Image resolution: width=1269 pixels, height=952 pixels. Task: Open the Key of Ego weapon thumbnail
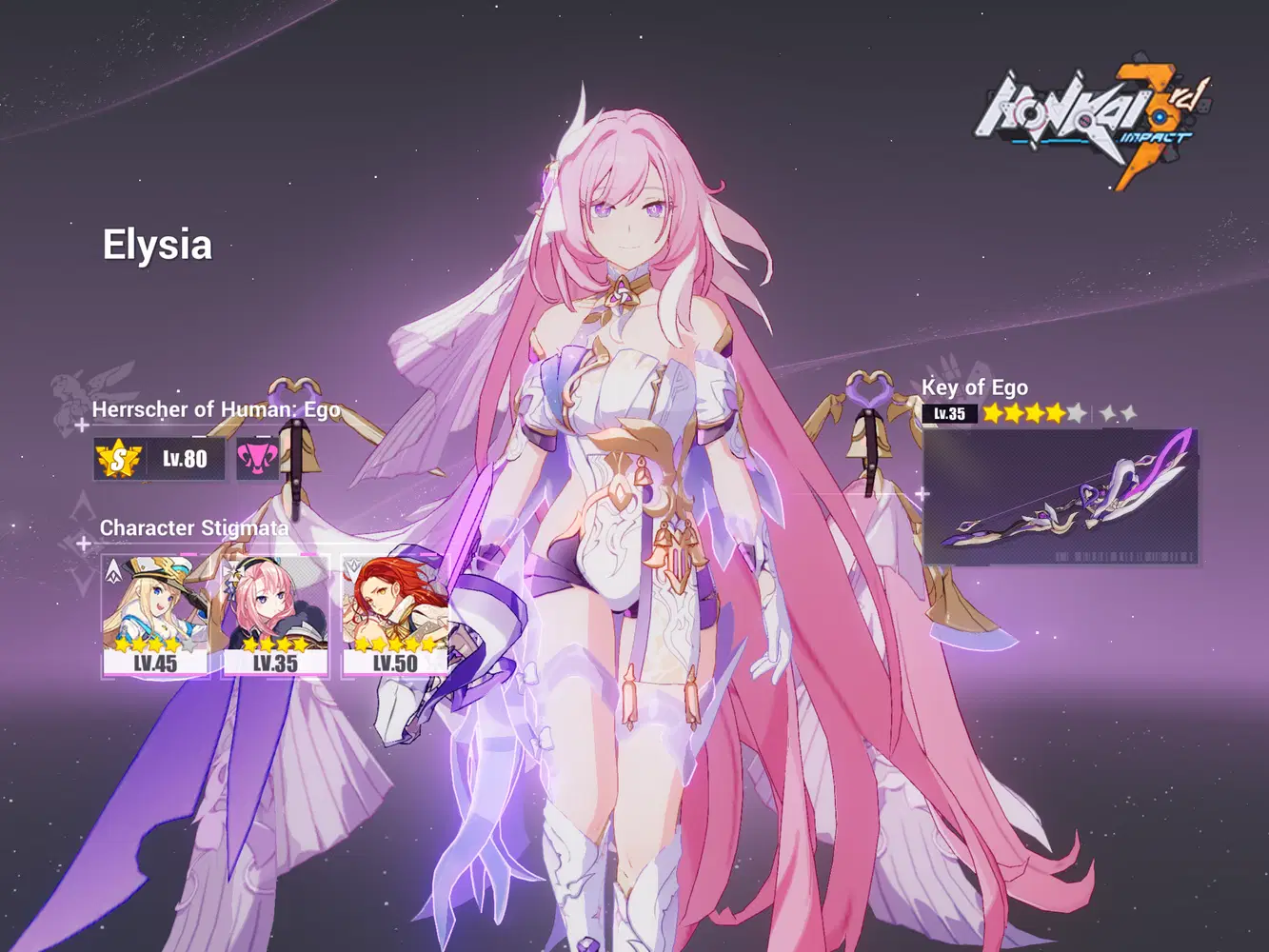tap(1061, 500)
